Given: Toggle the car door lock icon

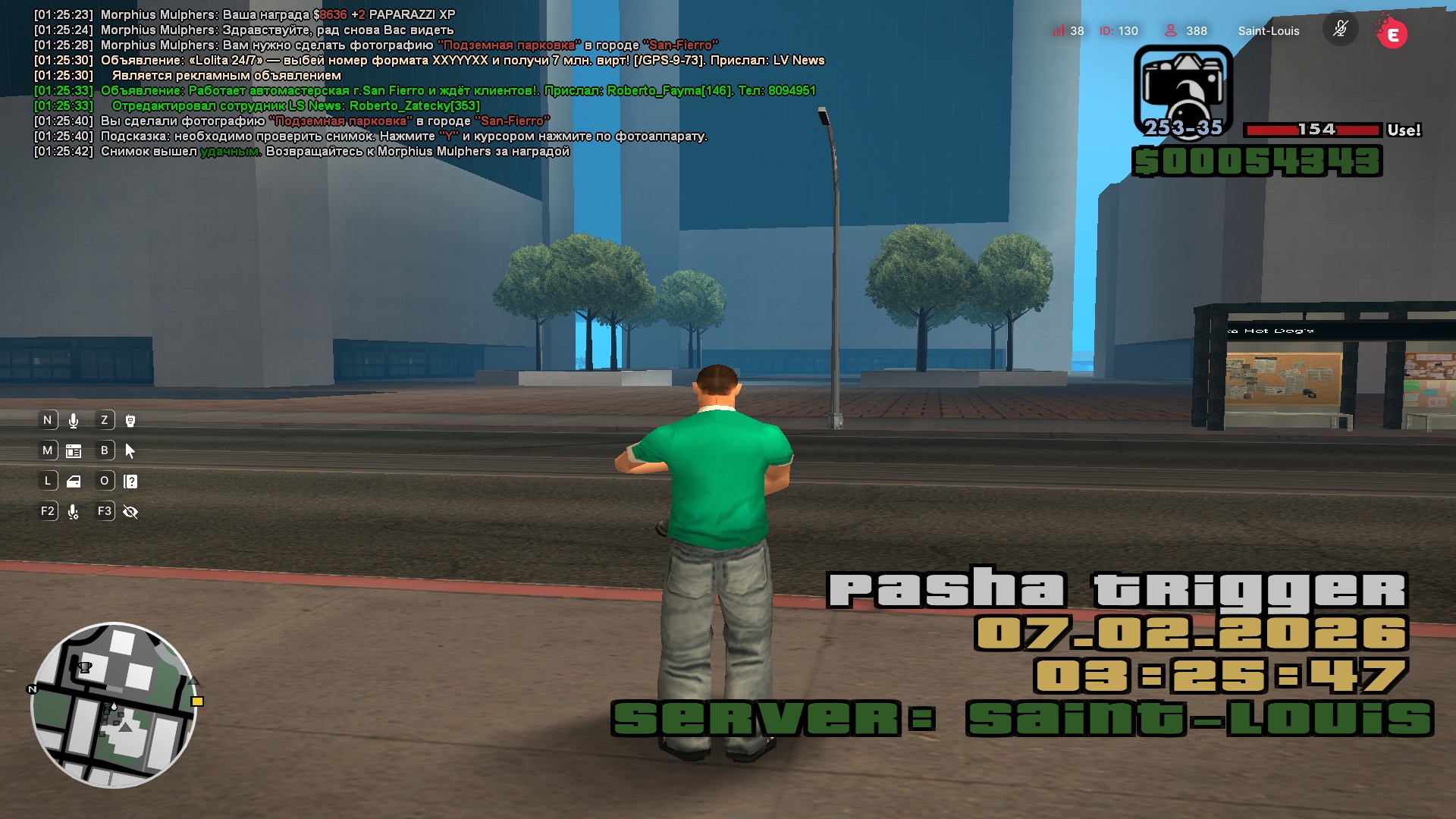Looking at the screenshot, I should click(74, 482).
